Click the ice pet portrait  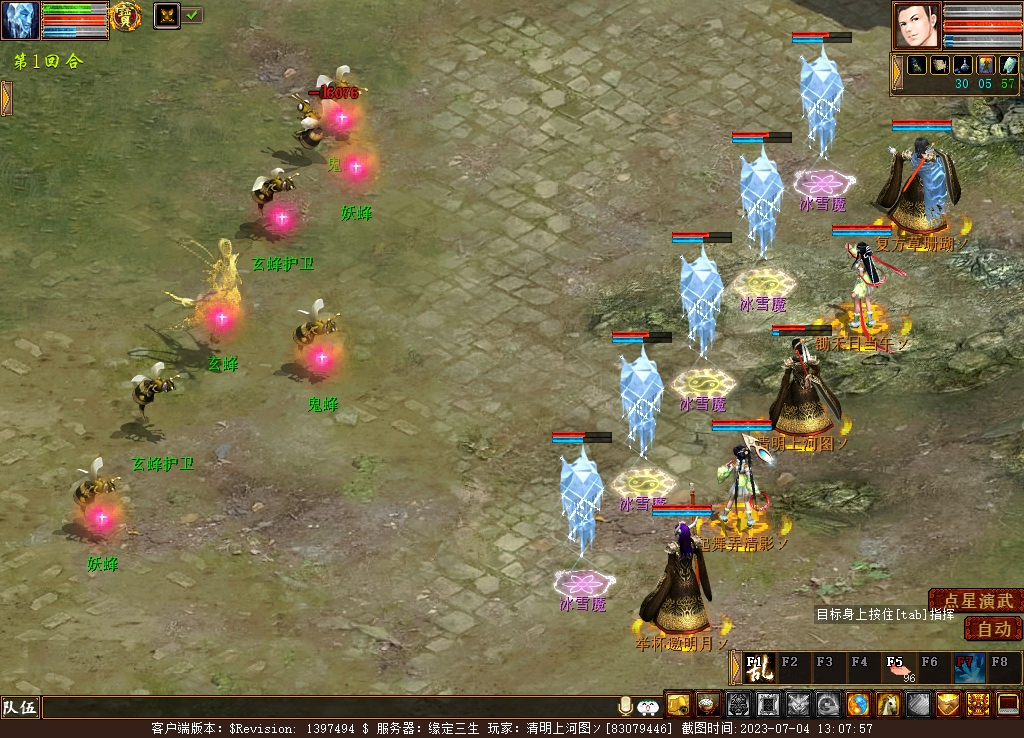pyautogui.click(x=20, y=20)
